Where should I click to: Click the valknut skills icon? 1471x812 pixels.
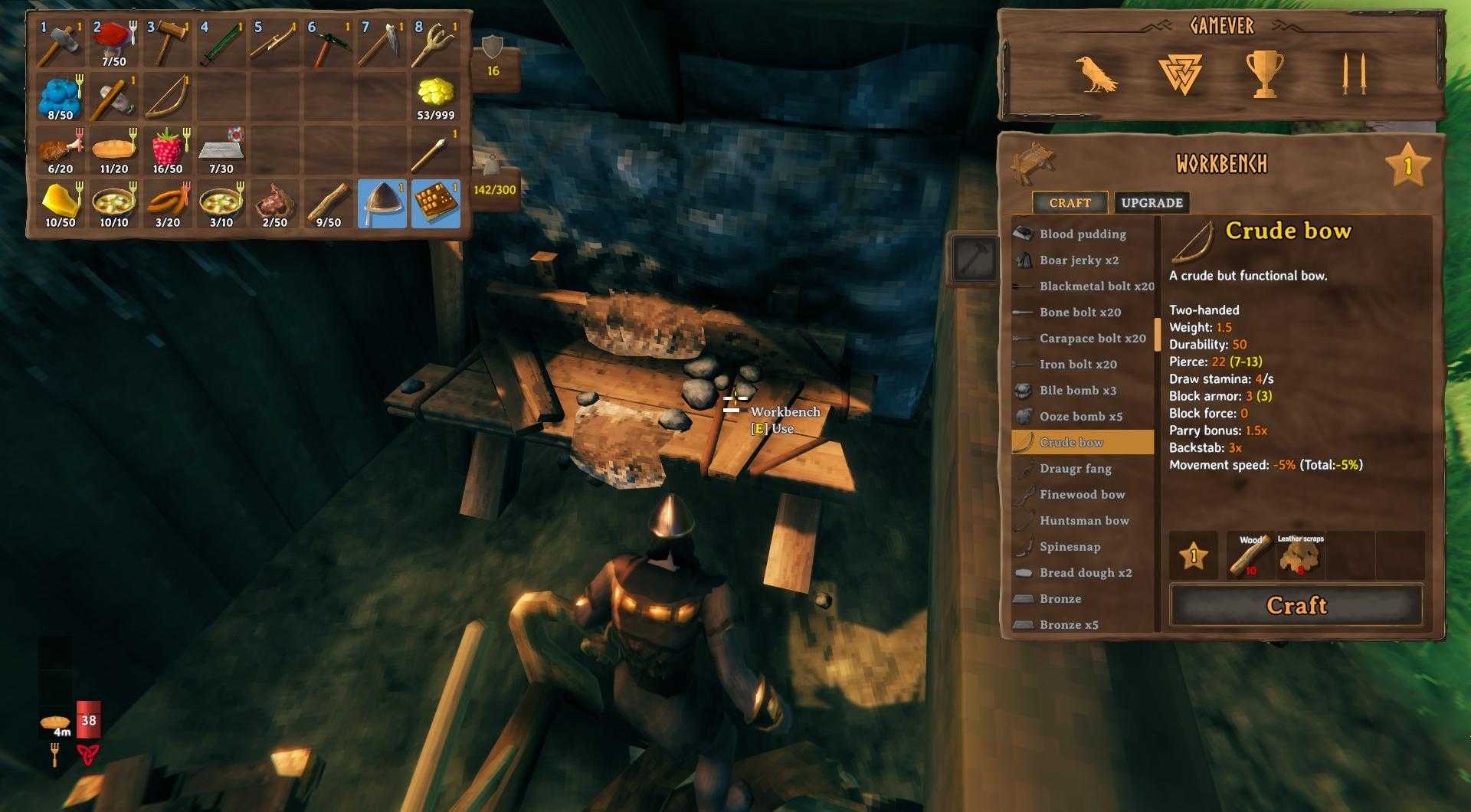tap(1180, 75)
